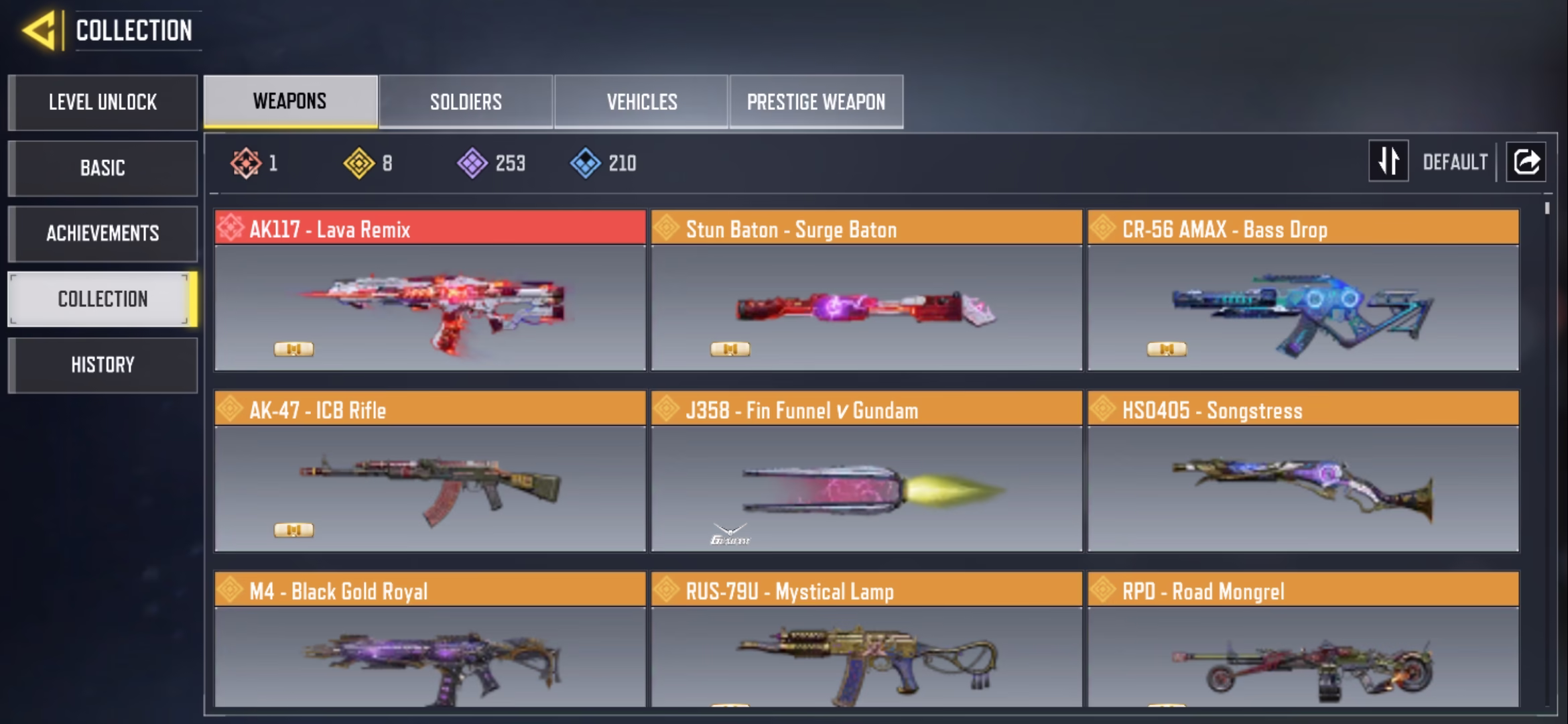
Task: Switch to the Soldiers tab
Action: click(466, 102)
